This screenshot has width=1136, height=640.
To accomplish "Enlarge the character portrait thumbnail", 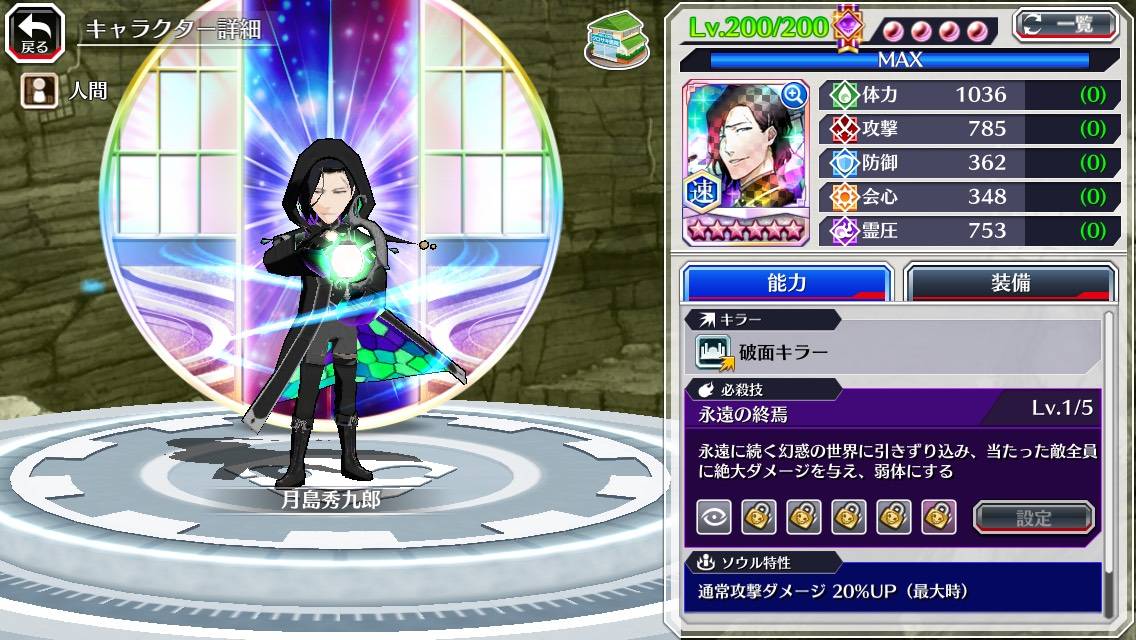I will [x=794, y=95].
